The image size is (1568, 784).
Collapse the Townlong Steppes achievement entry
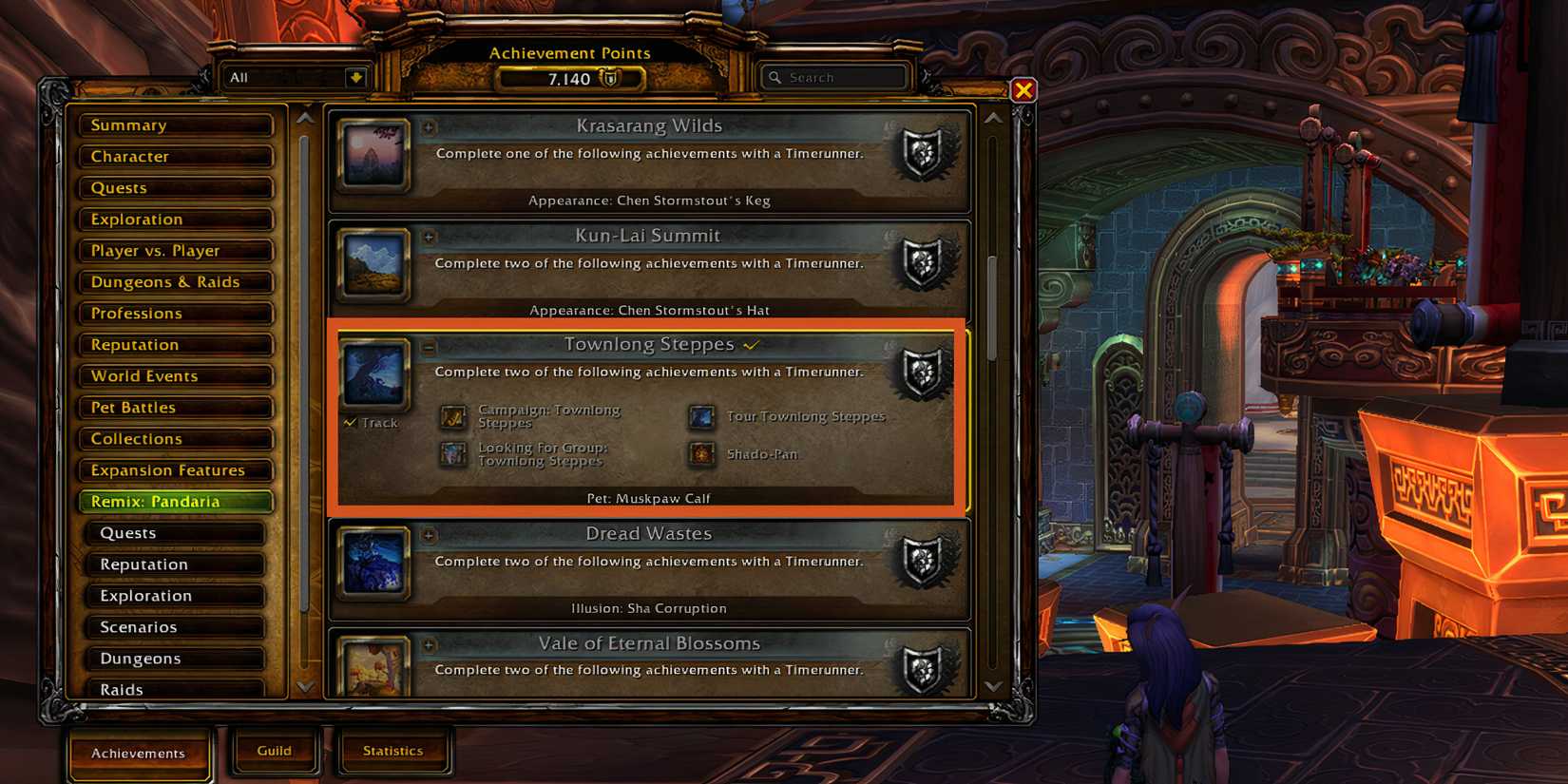coord(430,347)
